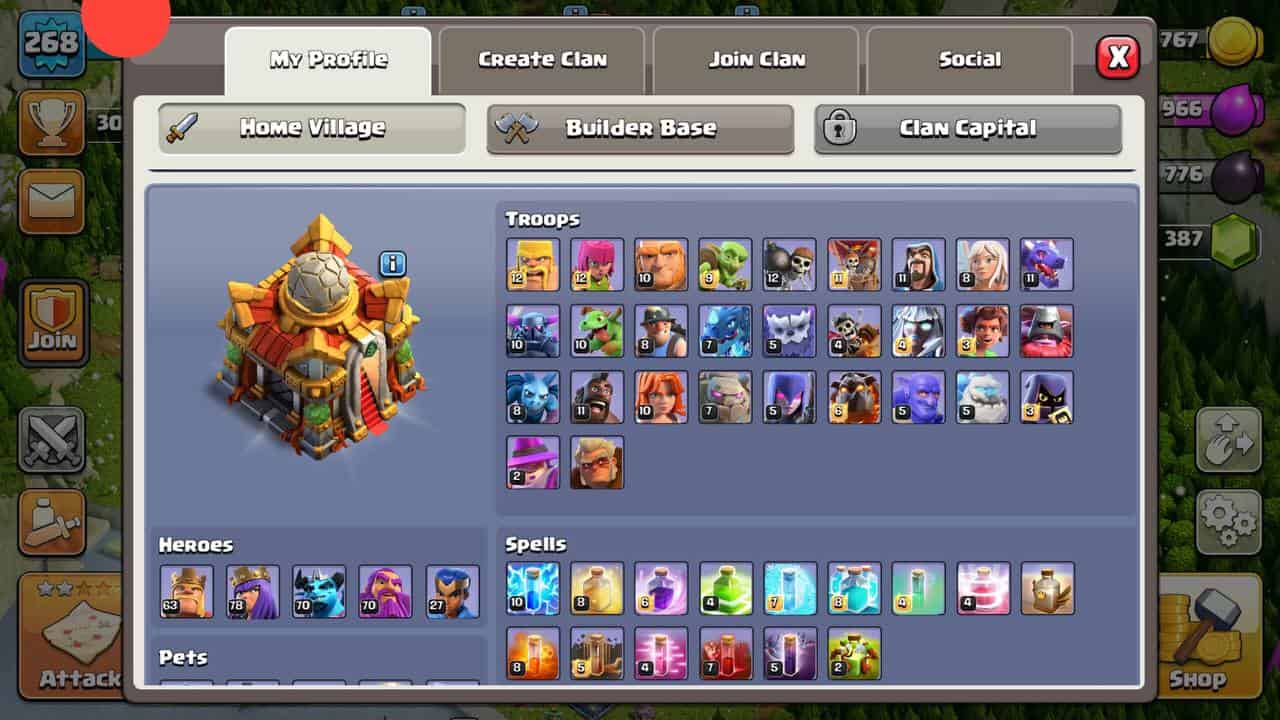Choose the Archer troop icon
The width and height of the screenshot is (1280, 720).
(x=597, y=265)
